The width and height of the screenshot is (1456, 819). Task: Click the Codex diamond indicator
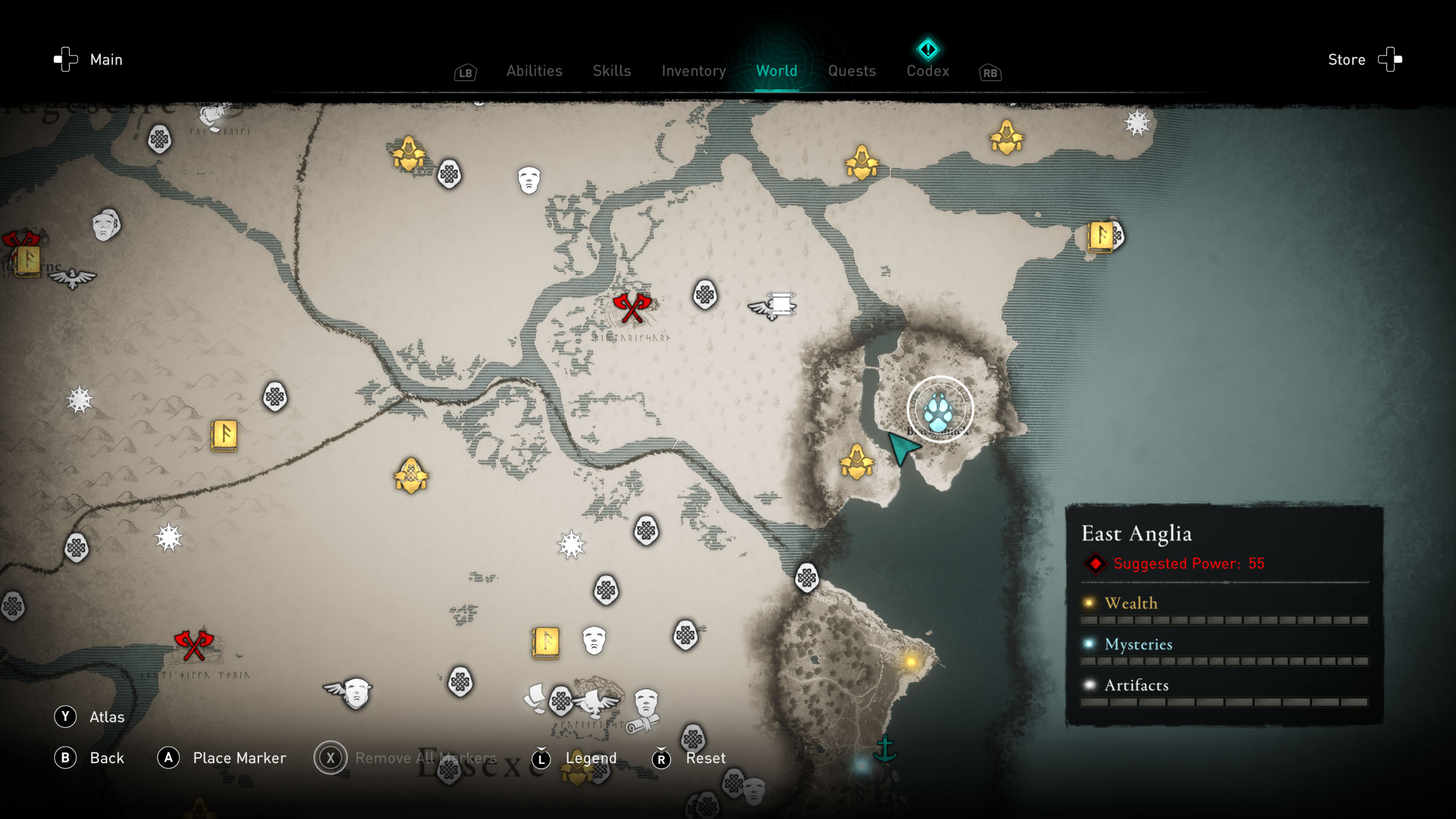(928, 50)
